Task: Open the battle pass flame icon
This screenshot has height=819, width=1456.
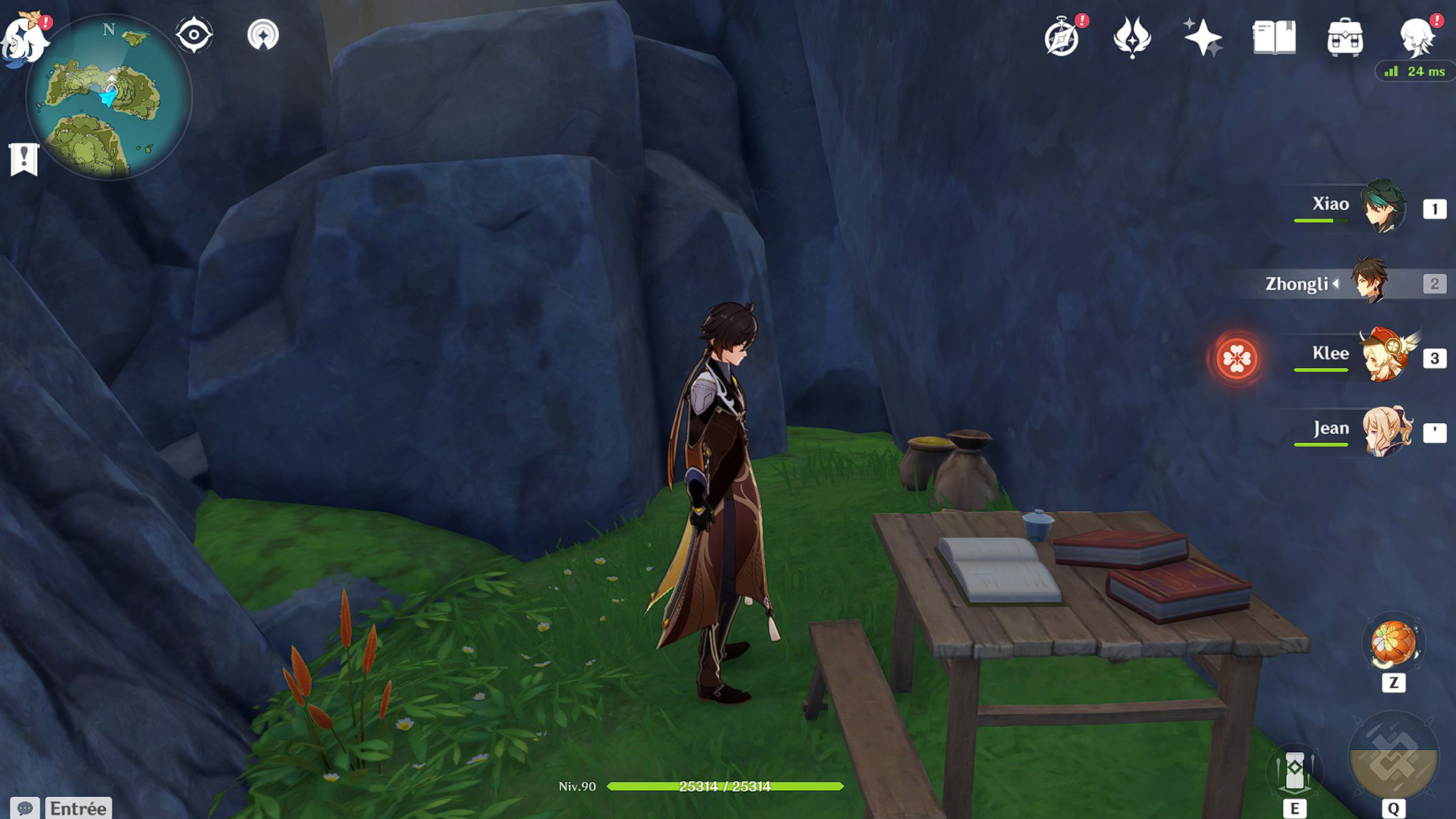Action: pos(1131,36)
